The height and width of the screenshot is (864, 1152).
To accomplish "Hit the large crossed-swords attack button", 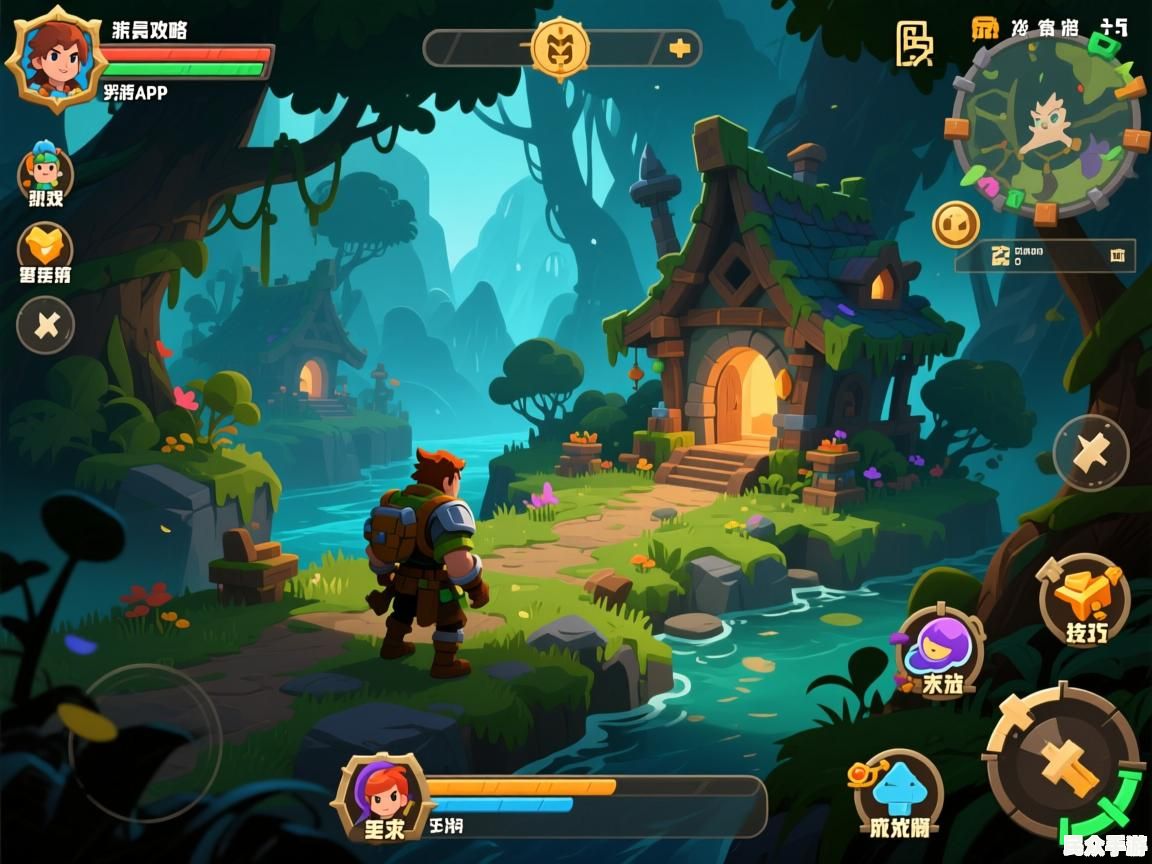I will click(x=1063, y=762).
